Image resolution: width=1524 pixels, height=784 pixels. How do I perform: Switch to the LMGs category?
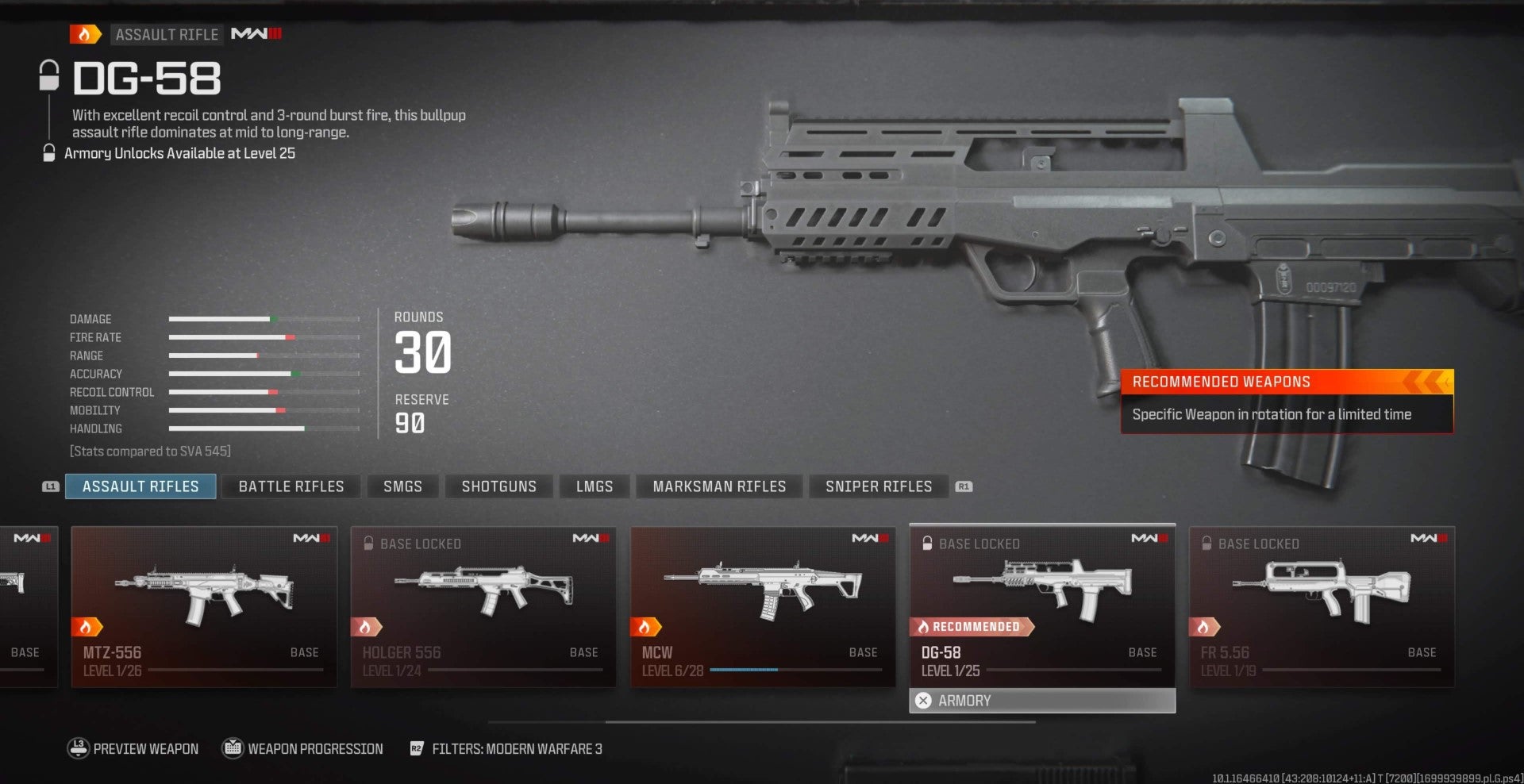tap(594, 486)
